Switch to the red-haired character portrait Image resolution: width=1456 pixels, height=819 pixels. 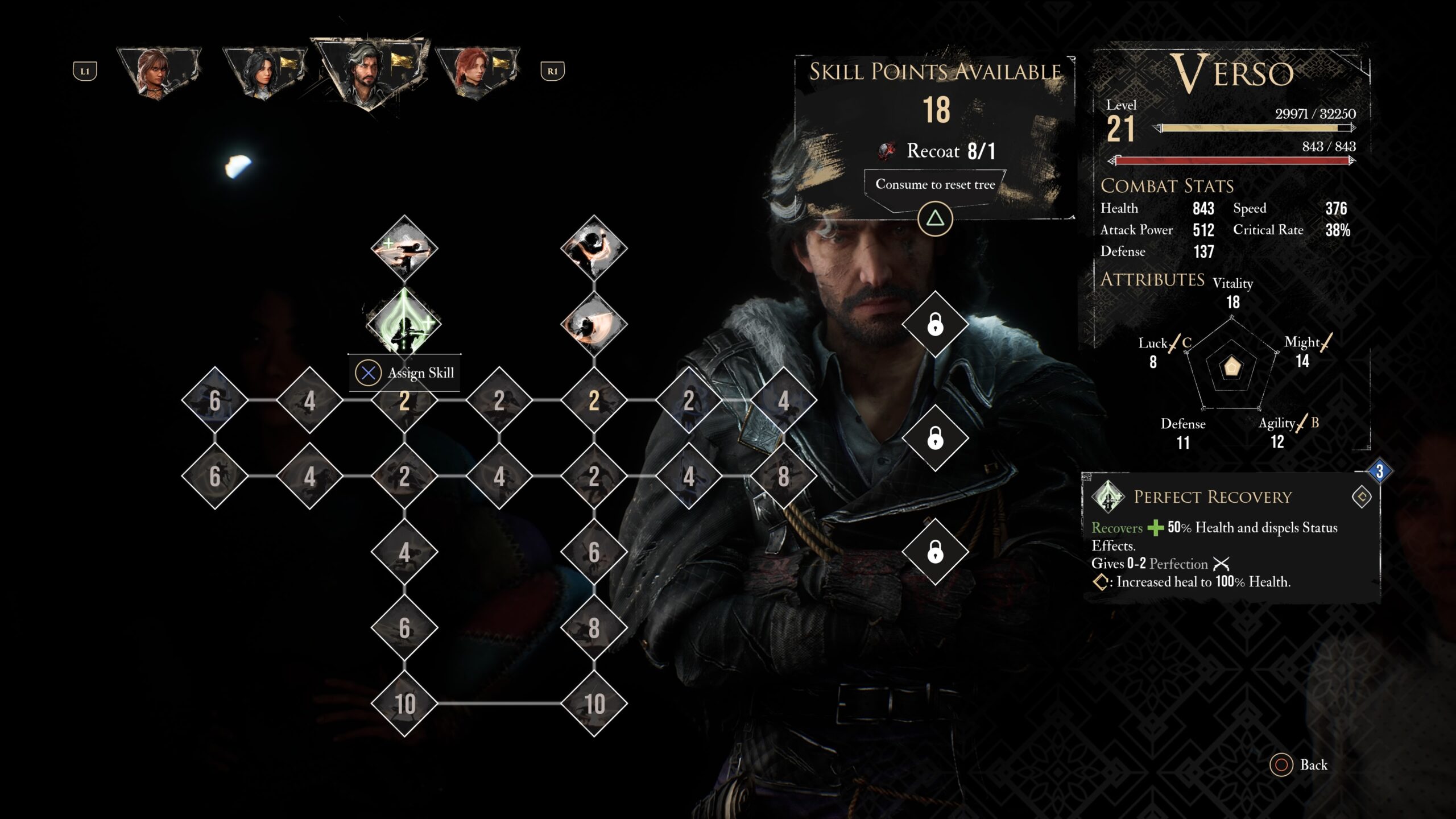(477, 72)
